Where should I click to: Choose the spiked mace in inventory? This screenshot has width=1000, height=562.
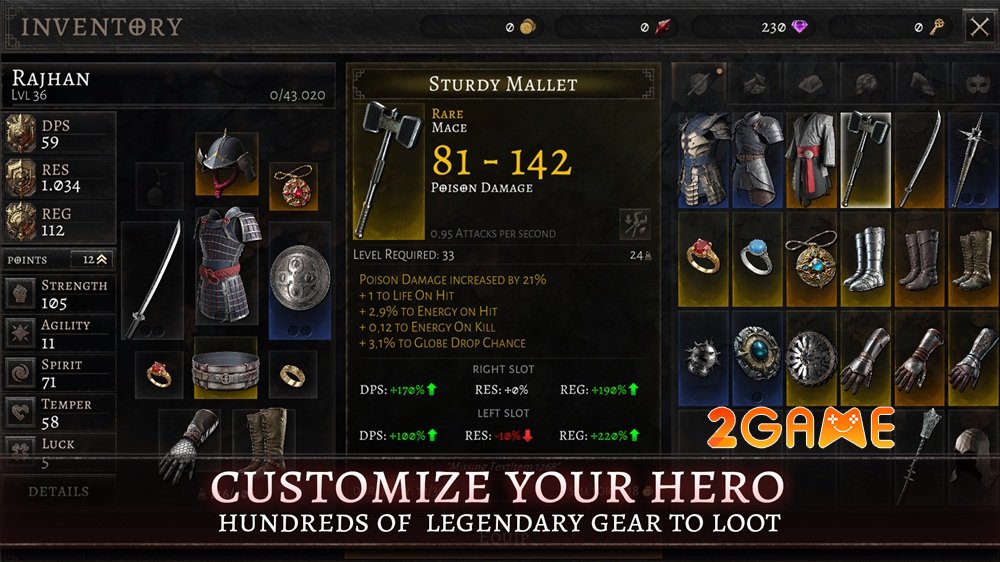click(x=972, y=158)
